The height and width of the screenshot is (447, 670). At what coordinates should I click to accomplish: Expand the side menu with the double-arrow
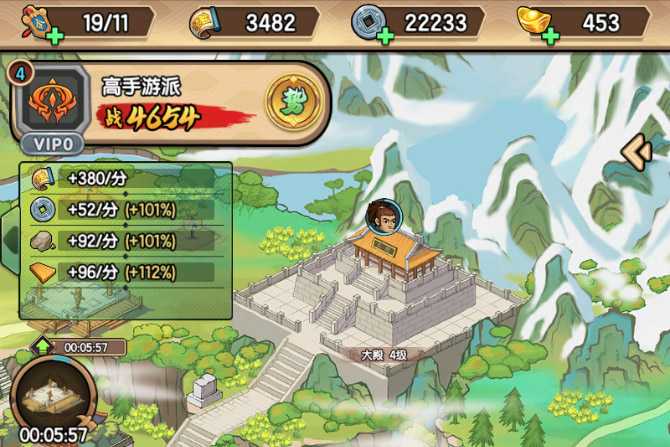pyautogui.click(x=638, y=151)
